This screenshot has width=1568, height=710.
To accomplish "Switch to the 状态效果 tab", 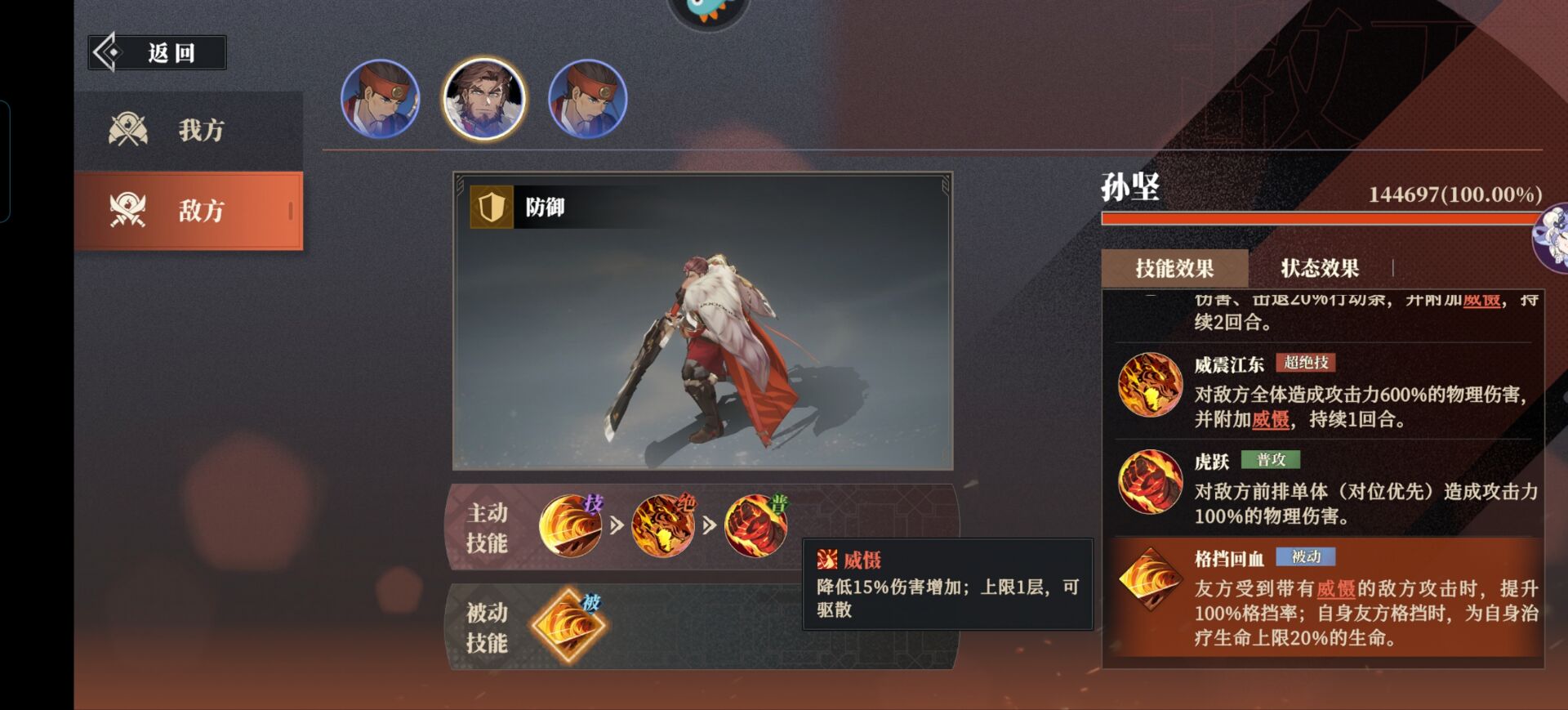I will click(1319, 268).
